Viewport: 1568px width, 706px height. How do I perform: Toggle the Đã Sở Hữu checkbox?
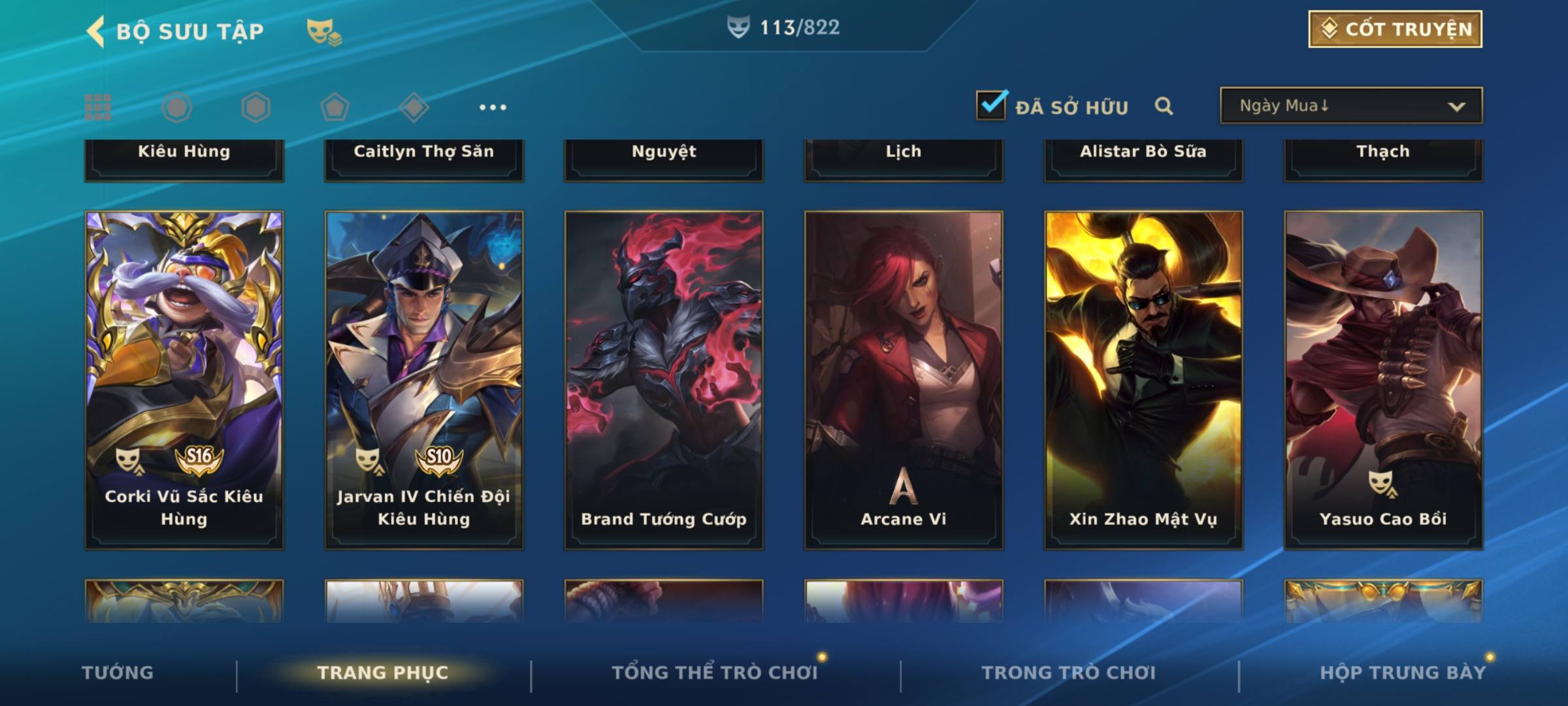tap(991, 105)
